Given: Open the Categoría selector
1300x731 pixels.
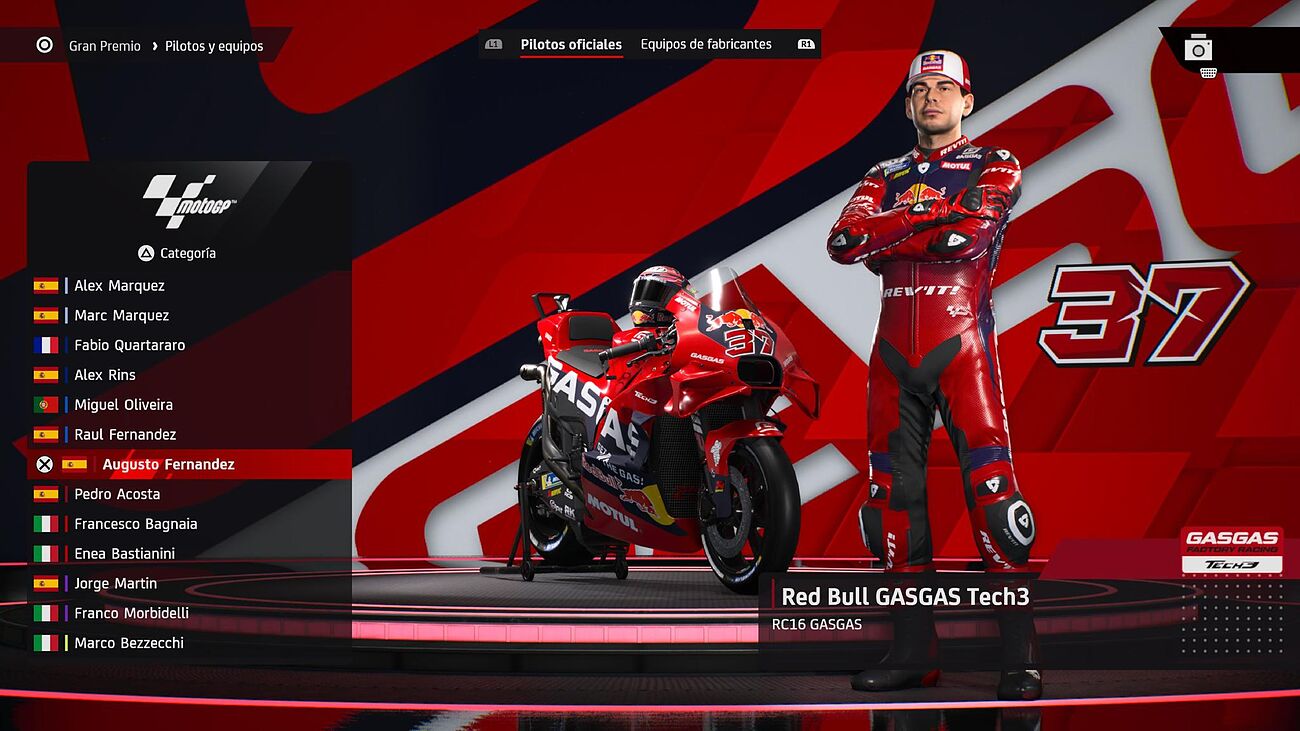Looking at the screenshot, I should [x=177, y=254].
